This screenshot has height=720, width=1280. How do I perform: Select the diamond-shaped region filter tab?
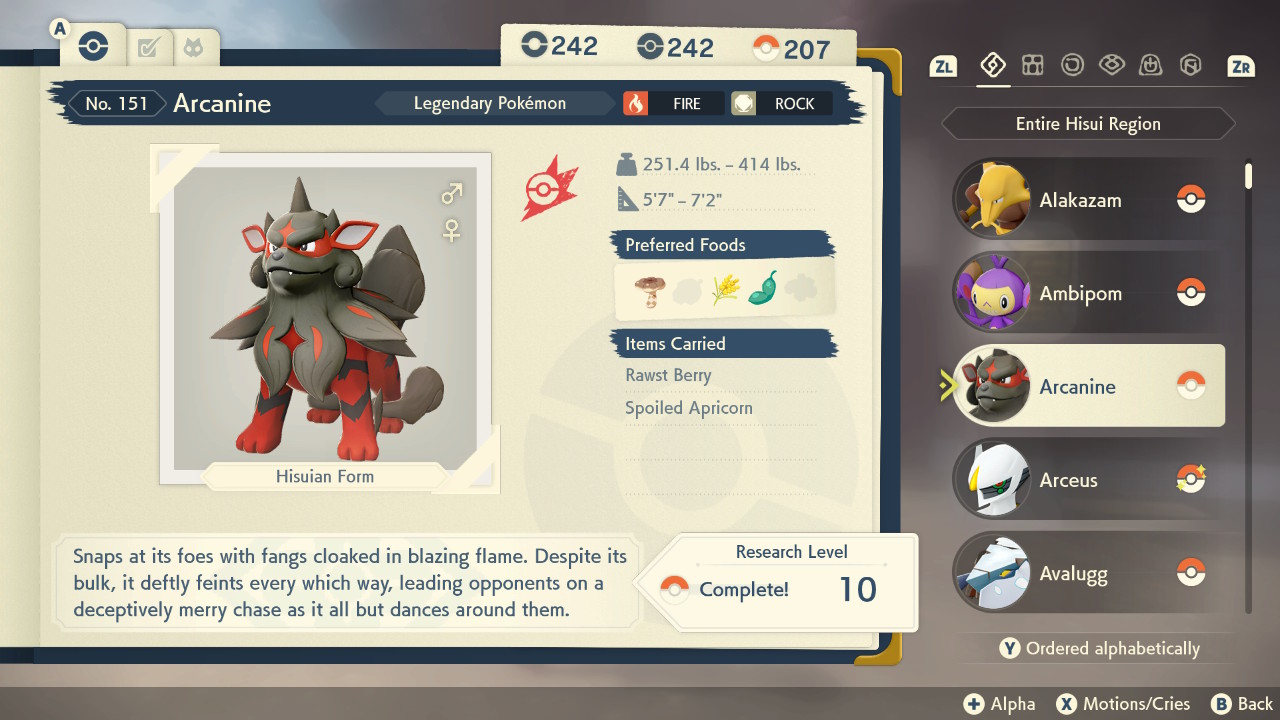(992, 66)
